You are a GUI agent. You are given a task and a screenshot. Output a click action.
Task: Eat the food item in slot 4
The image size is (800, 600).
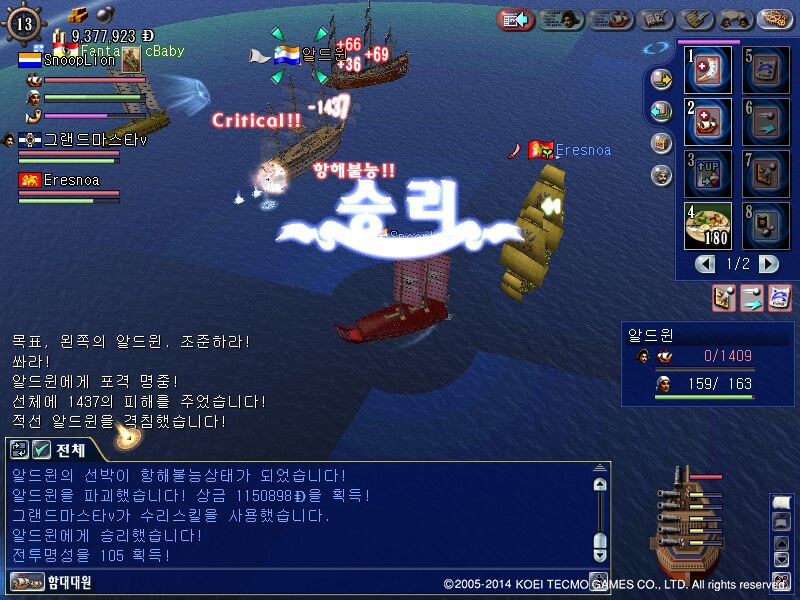709,226
